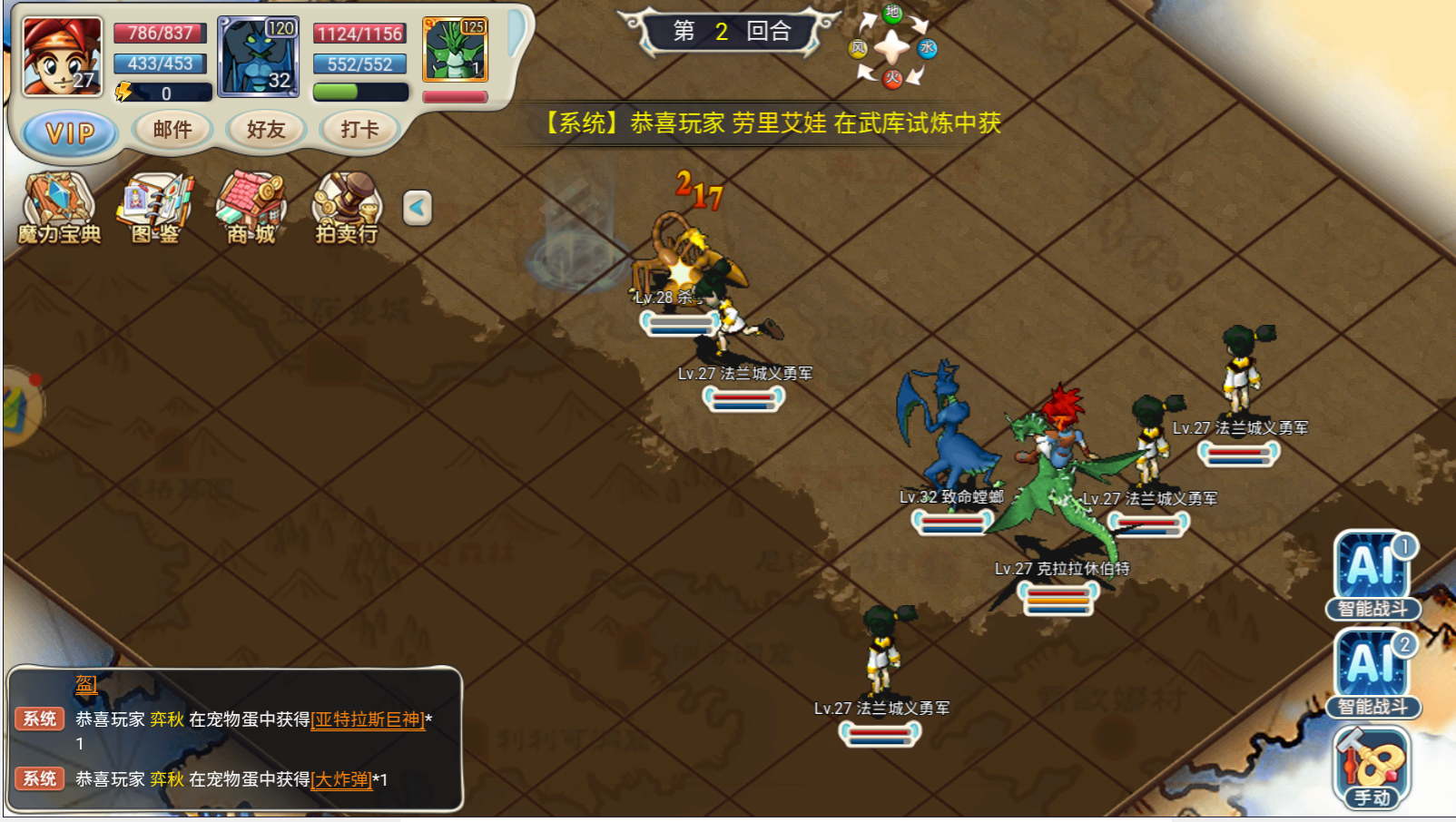Switch to 手动 manual battle mode

click(x=1372, y=768)
